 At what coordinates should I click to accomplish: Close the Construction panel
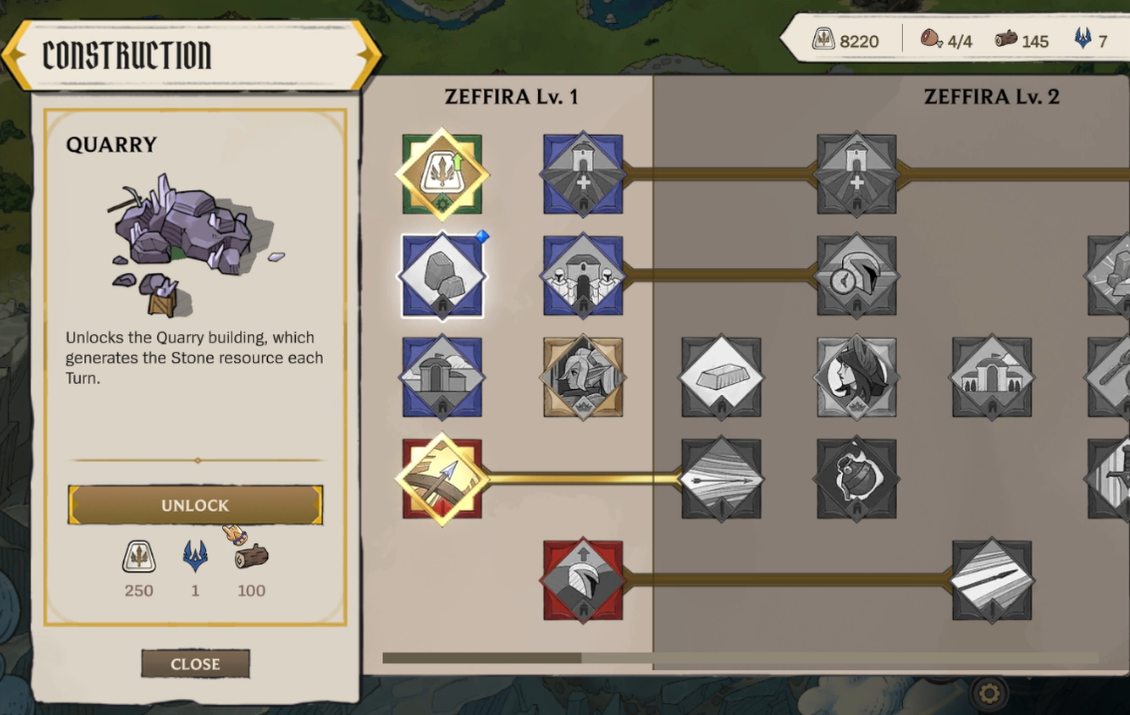[195, 664]
